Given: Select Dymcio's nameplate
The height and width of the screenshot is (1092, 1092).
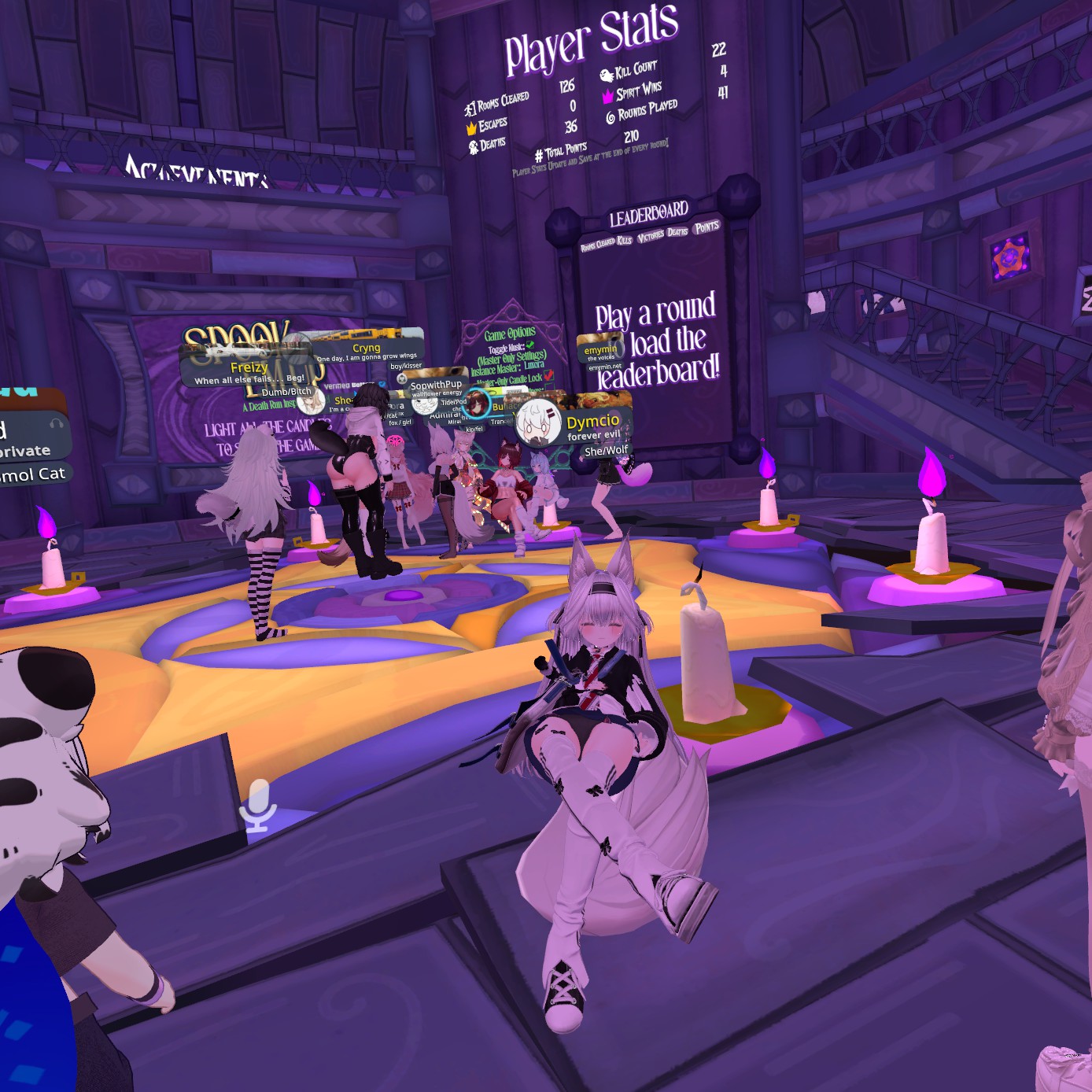Looking at the screenshot, I should pos(592,422).
